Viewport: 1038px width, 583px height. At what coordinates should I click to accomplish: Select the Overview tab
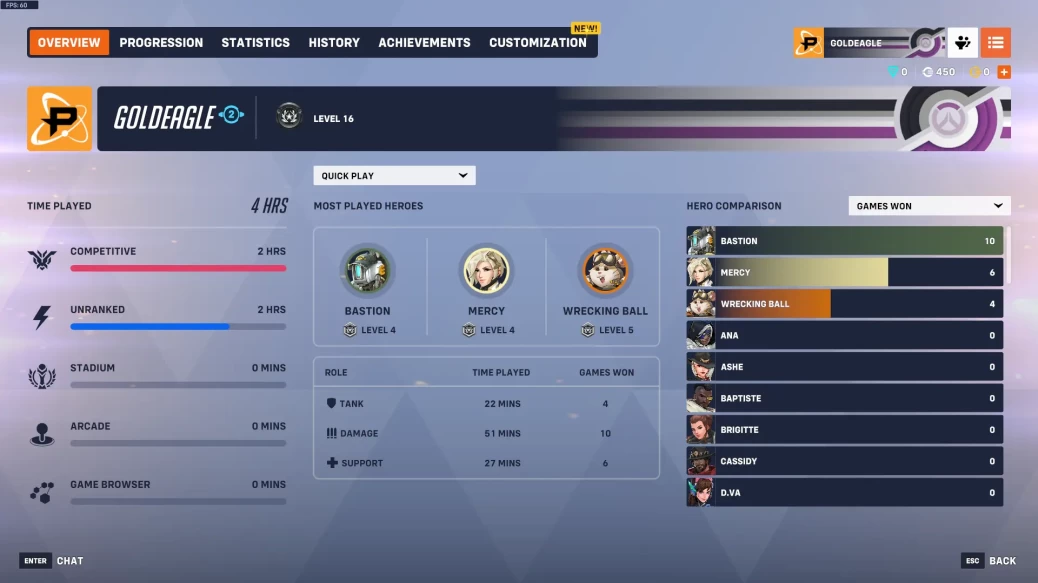69,42
